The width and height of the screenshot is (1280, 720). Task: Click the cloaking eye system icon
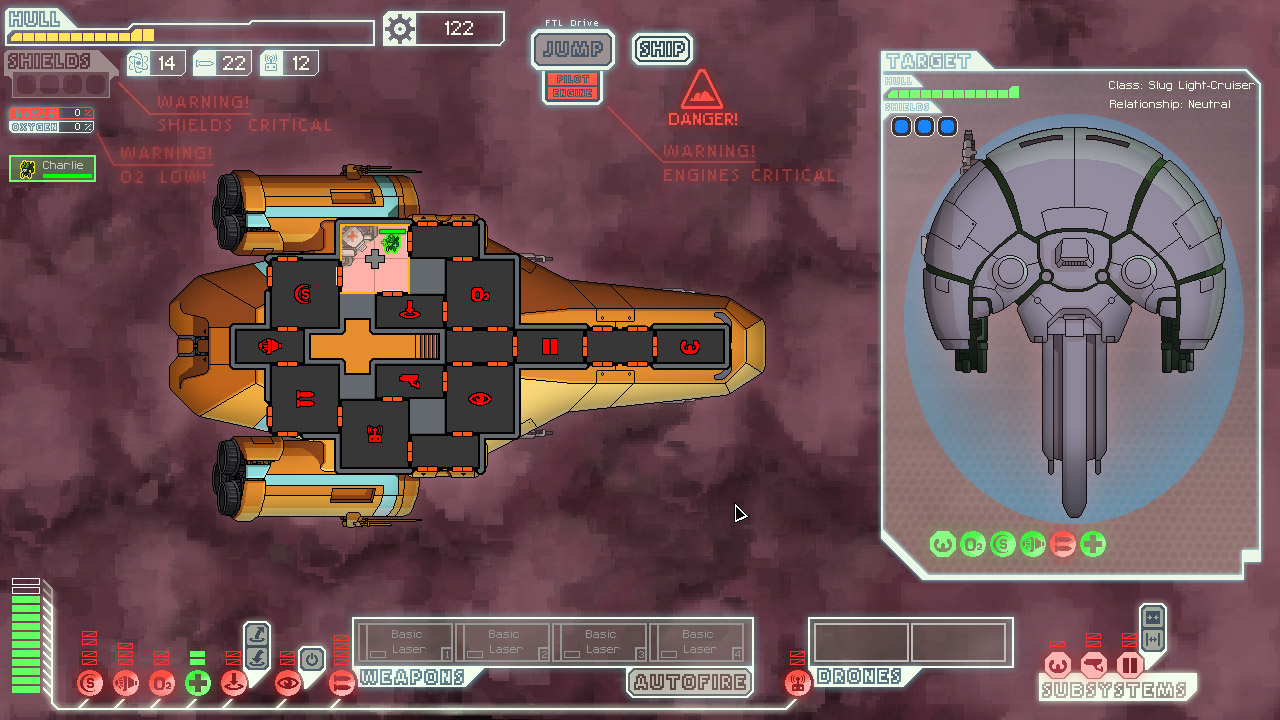pyautogui.click(x=288, y=684)
